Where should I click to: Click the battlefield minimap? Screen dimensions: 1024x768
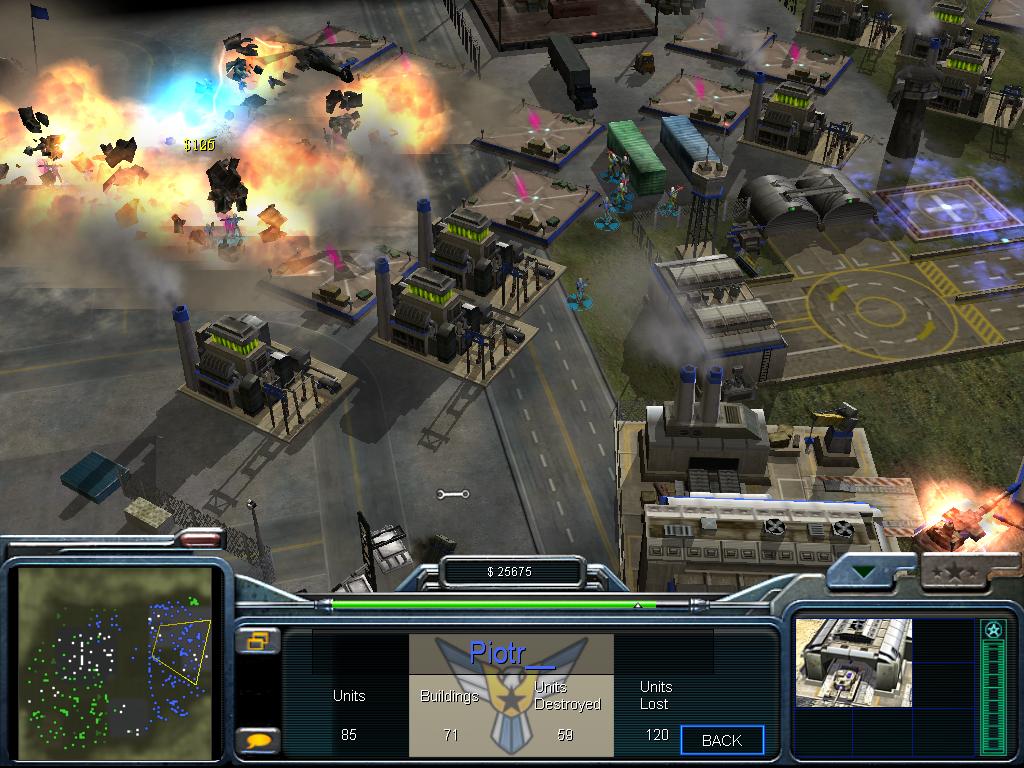116,654
